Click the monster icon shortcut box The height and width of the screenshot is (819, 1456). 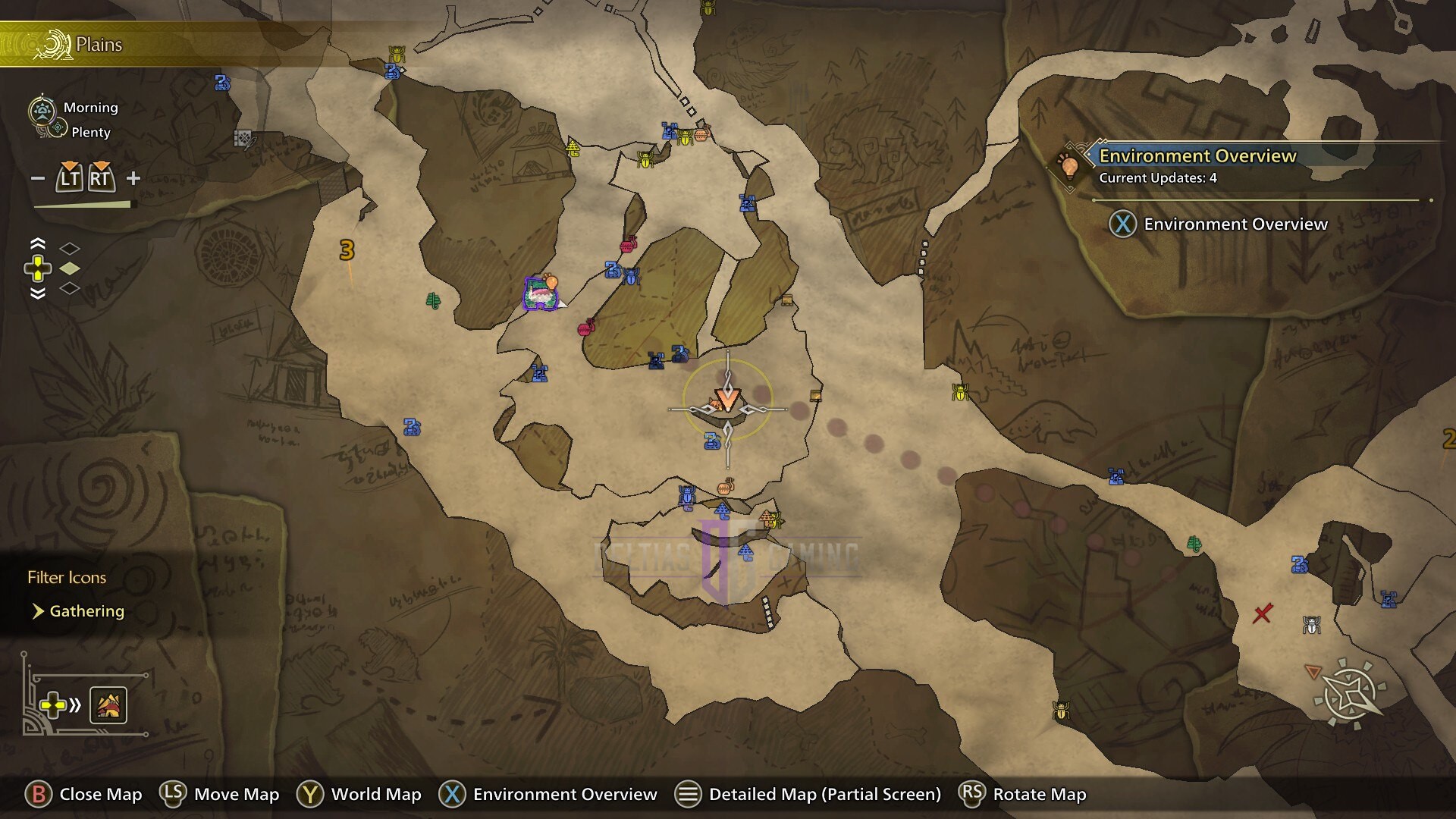[108, 706]
